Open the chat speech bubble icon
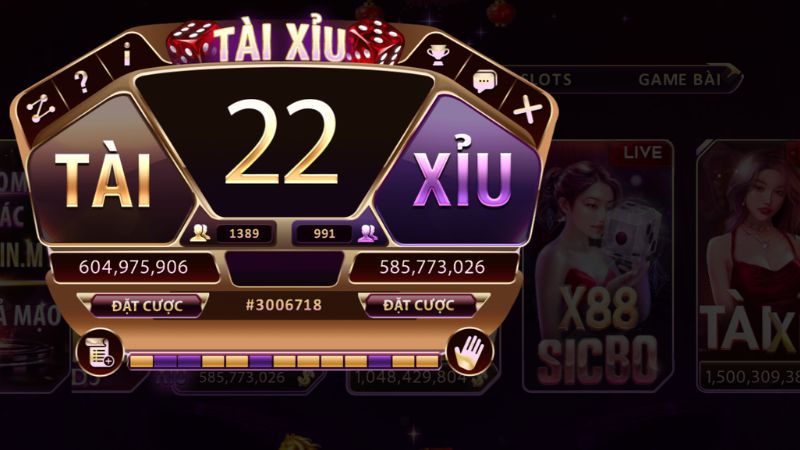The width and height of the screenshot is (800, 450). coord(484,80)
